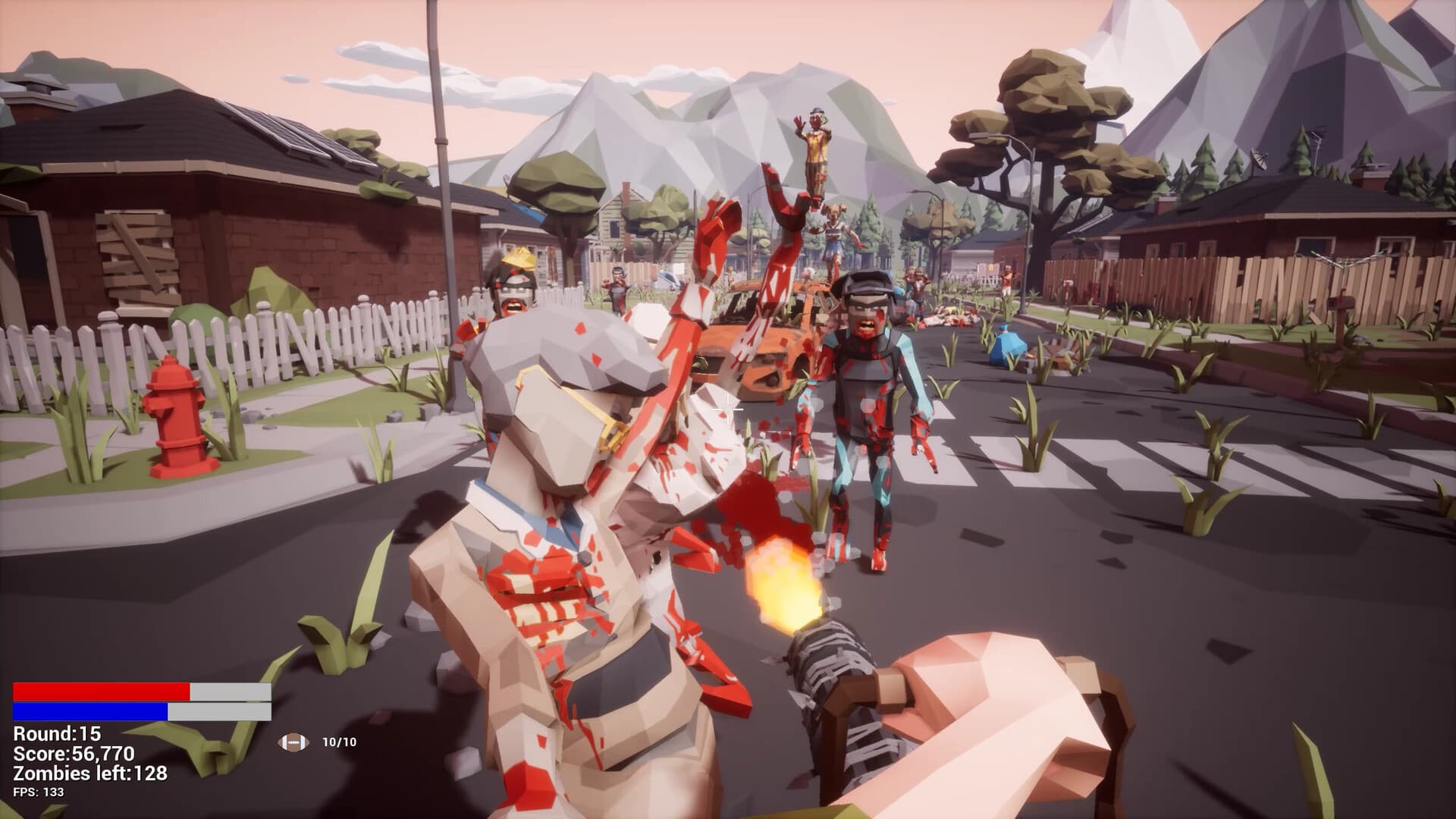The width and height of the screenshot is (1456, 819).
Task: Select the football throwable icon
Action: [290, 742]
